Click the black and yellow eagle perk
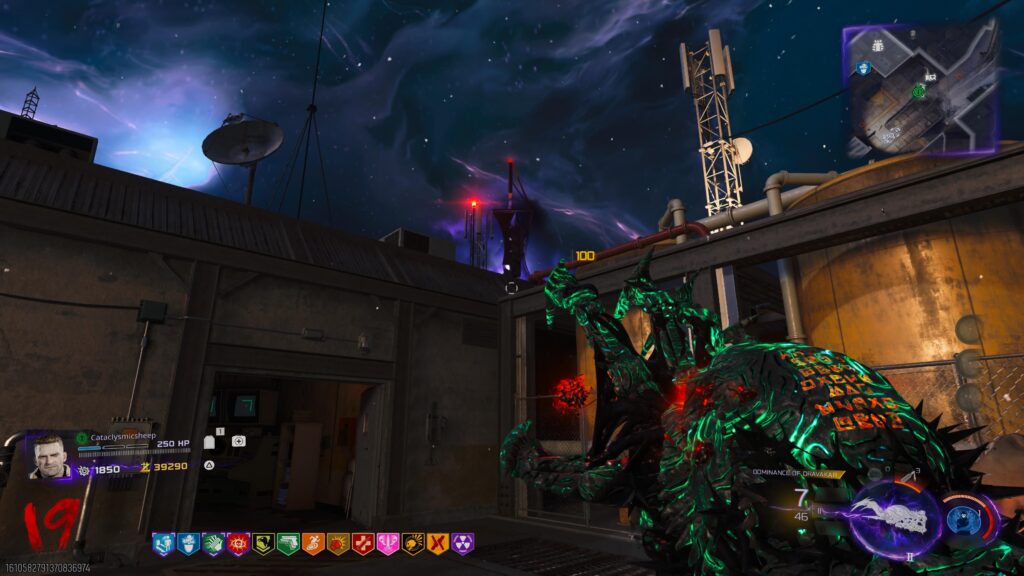 tap(263, 544)
